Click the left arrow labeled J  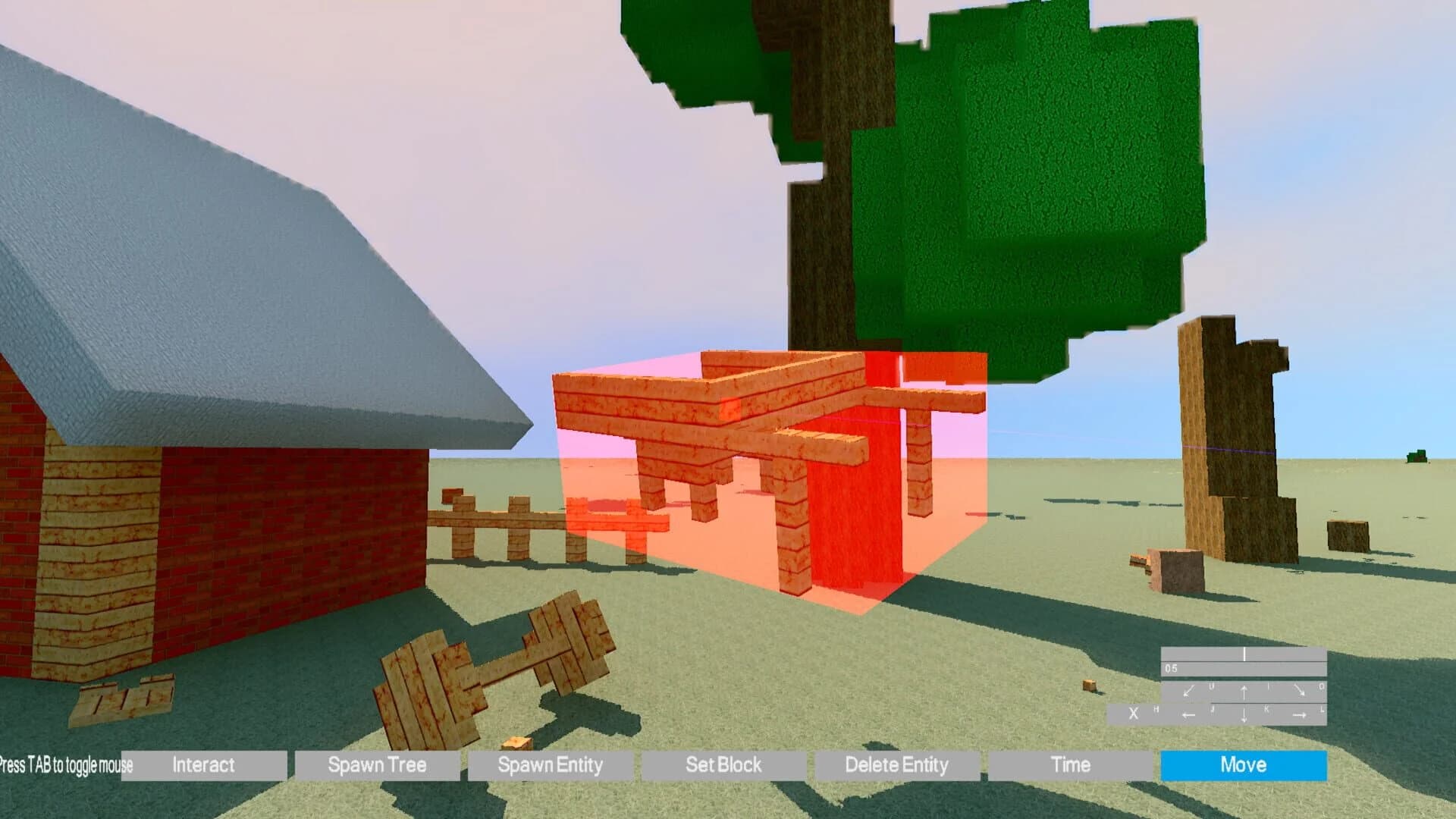pyautogui.click(x=1189, y=715)
